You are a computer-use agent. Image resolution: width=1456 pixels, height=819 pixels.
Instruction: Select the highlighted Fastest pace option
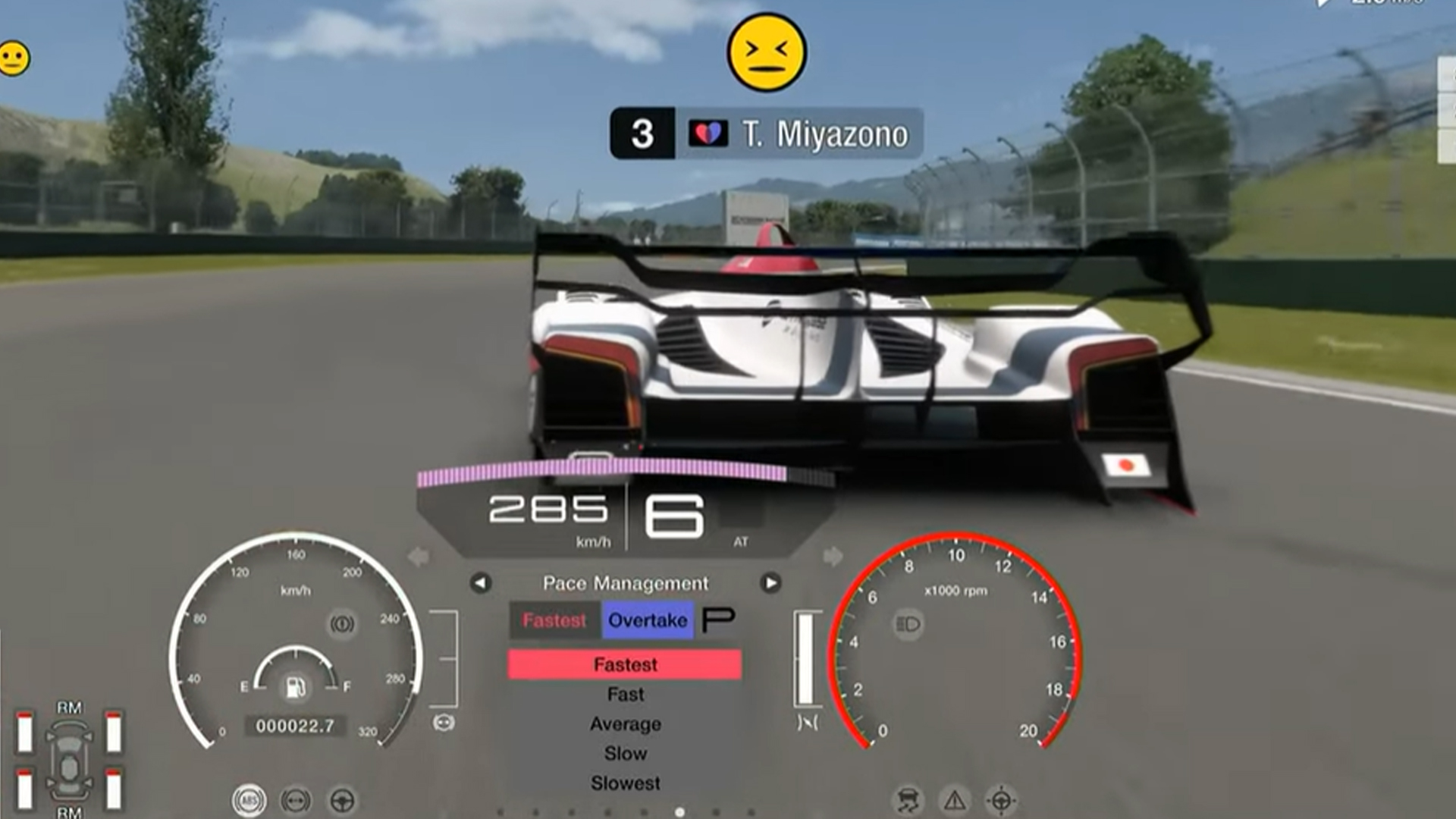(x=624, y=664)
